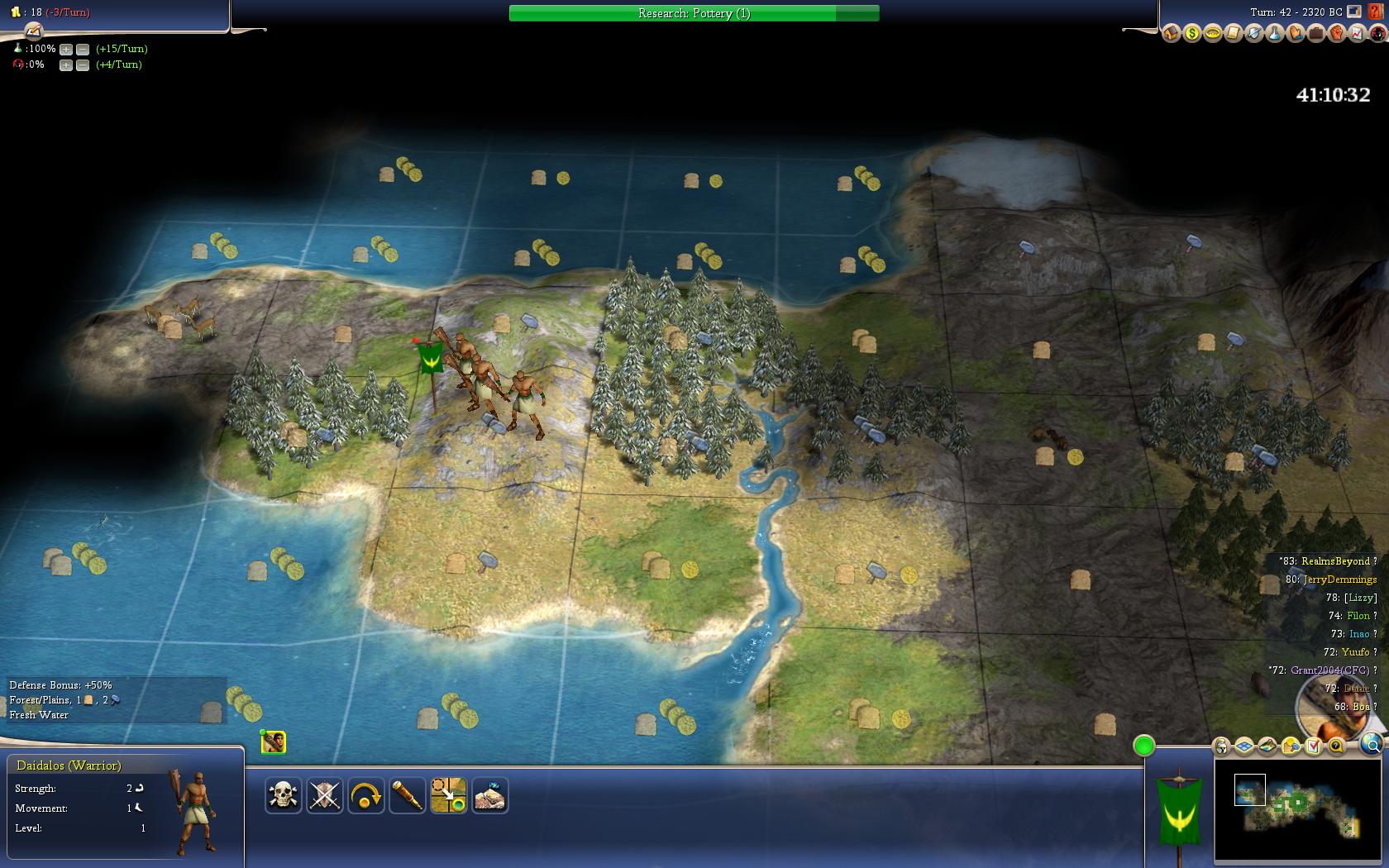Toggle the resource bubbles display icon

click(x=1291, y=746)
